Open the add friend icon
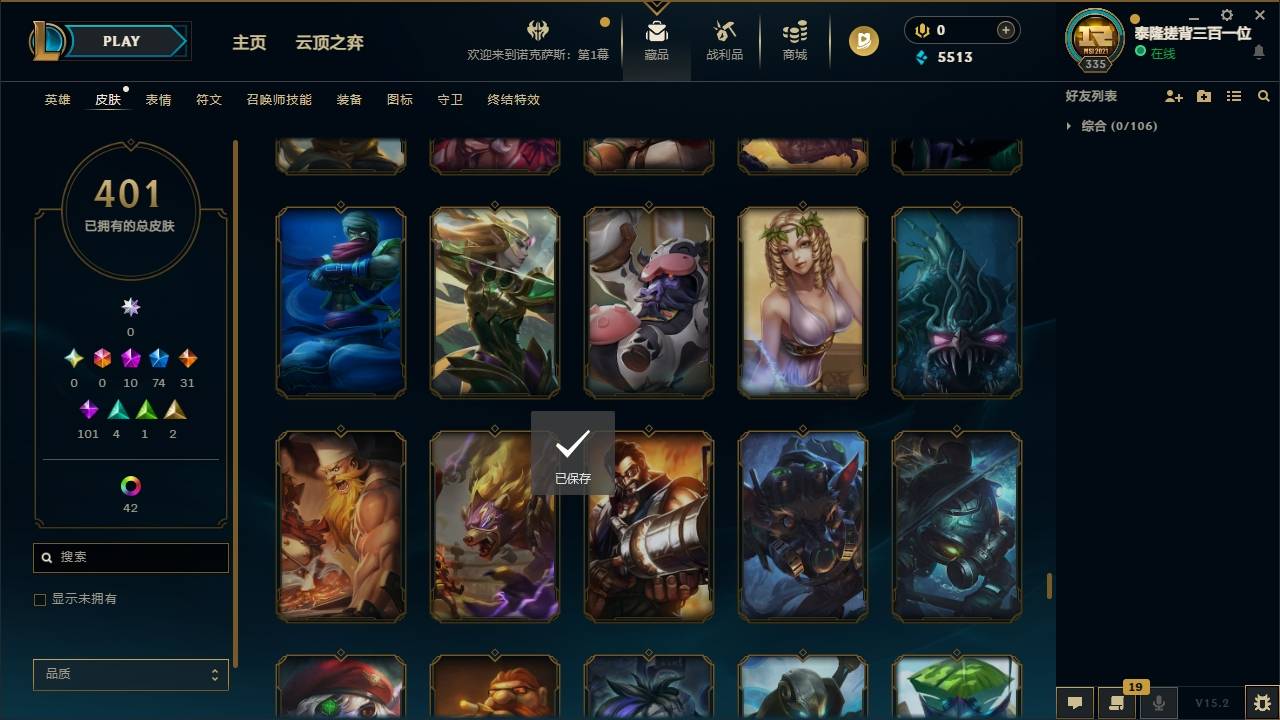This screenshot has width=1280, height=720. (1173, 96)
